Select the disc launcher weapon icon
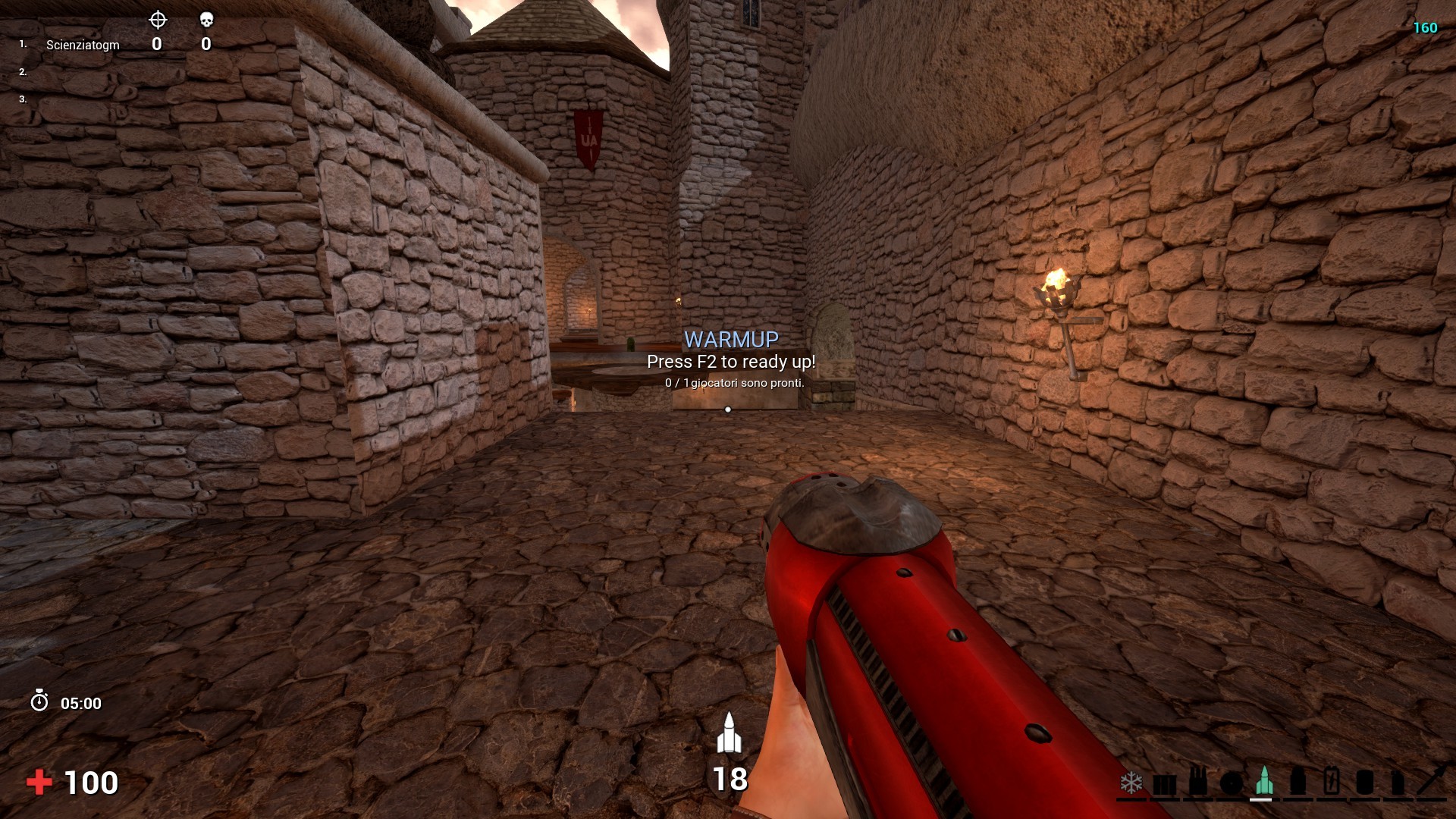Image resolution: width=1456 pixels, height=819 pixels. (1231, 783)
